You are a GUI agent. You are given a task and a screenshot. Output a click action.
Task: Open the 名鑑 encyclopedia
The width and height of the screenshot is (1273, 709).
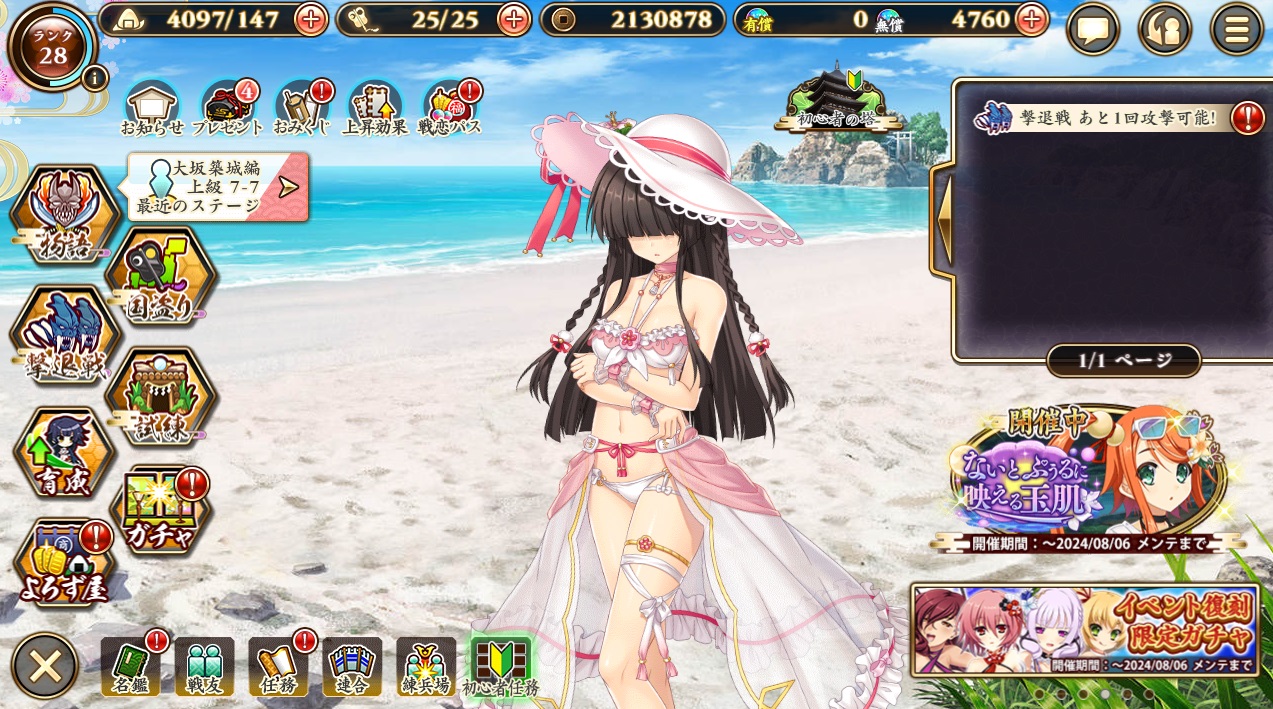point(130,666)
